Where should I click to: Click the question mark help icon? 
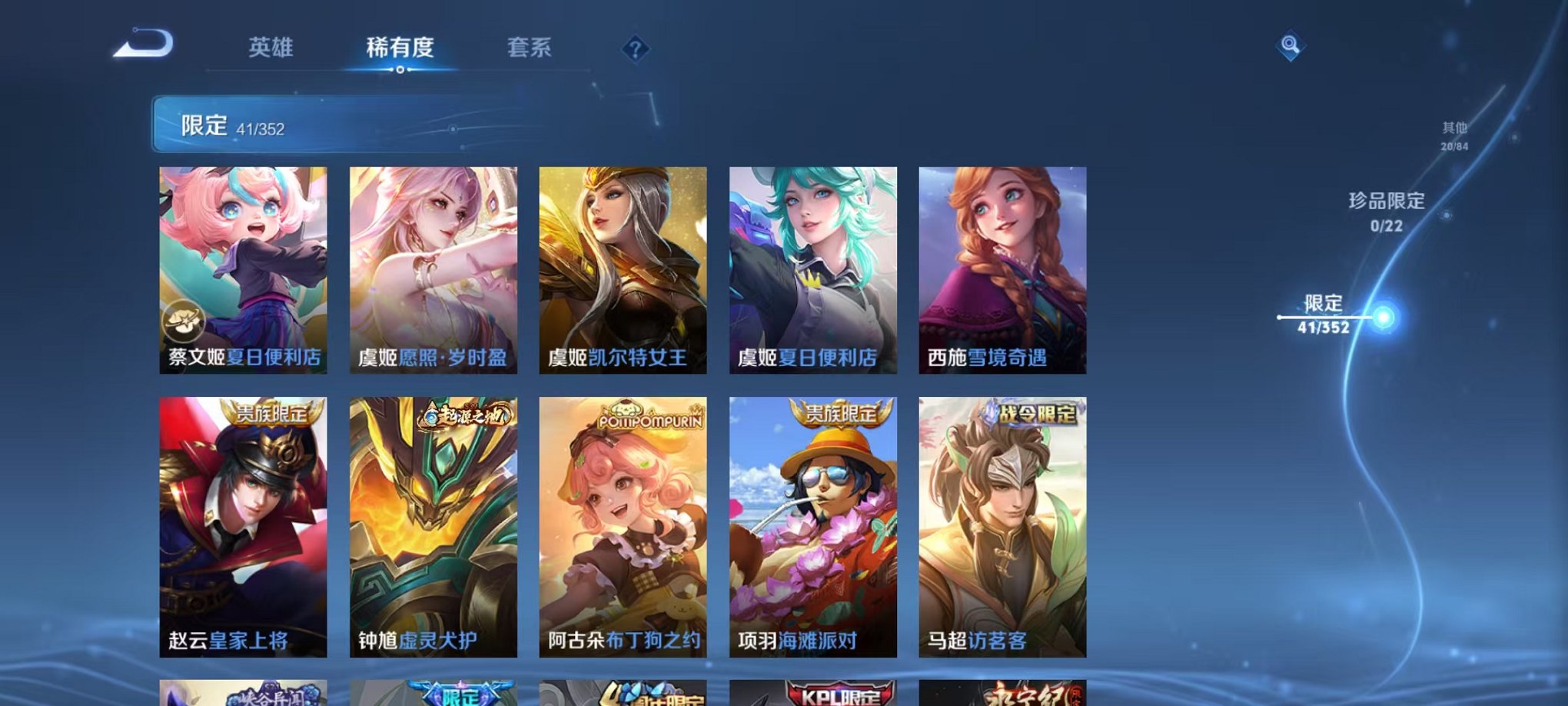click(635, 49)
